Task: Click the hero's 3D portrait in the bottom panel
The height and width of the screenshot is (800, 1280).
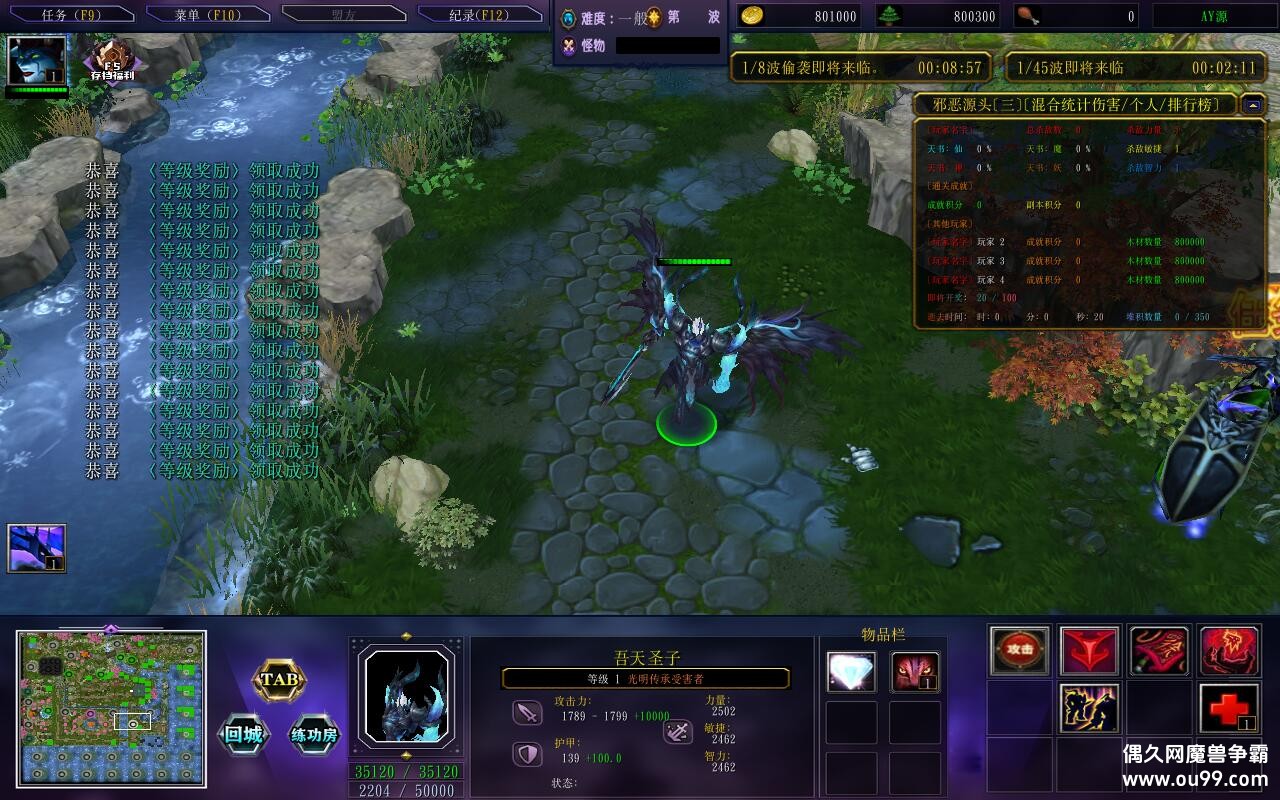Action: (406, 693)
